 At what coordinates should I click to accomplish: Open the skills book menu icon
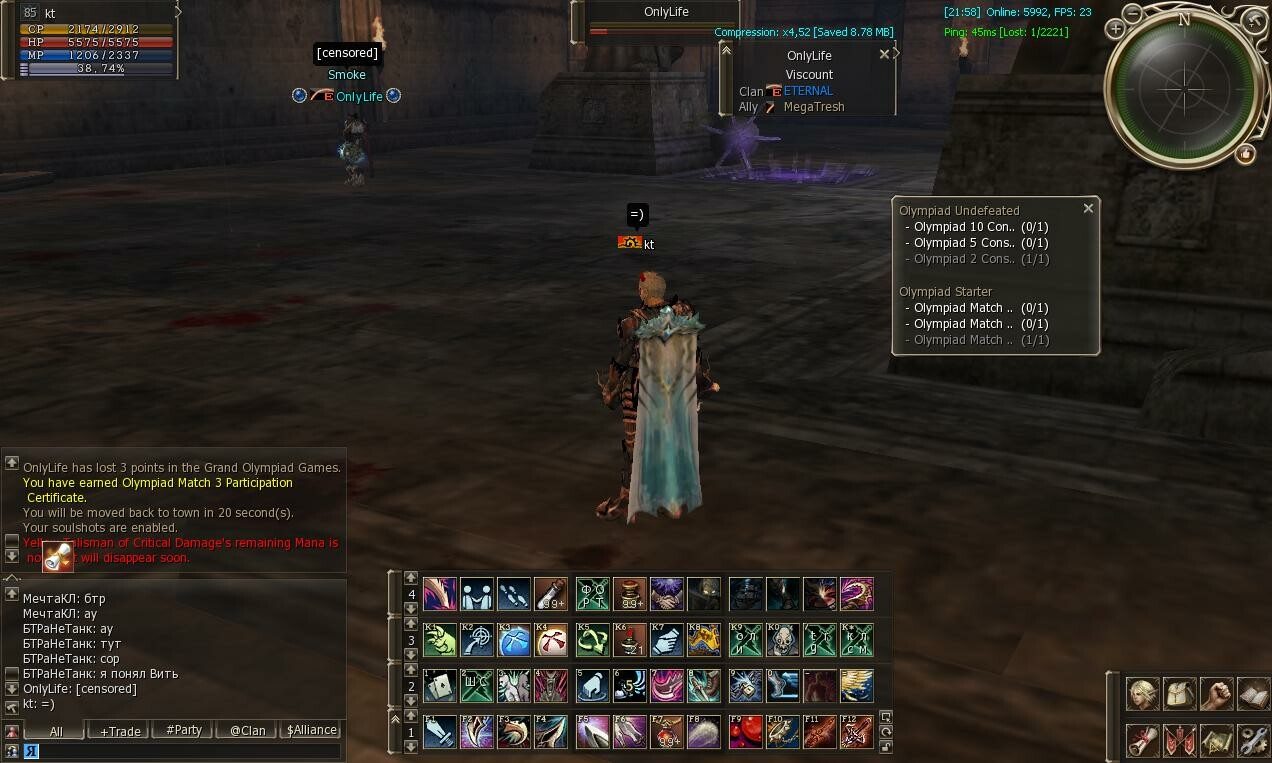point(1252,693)
